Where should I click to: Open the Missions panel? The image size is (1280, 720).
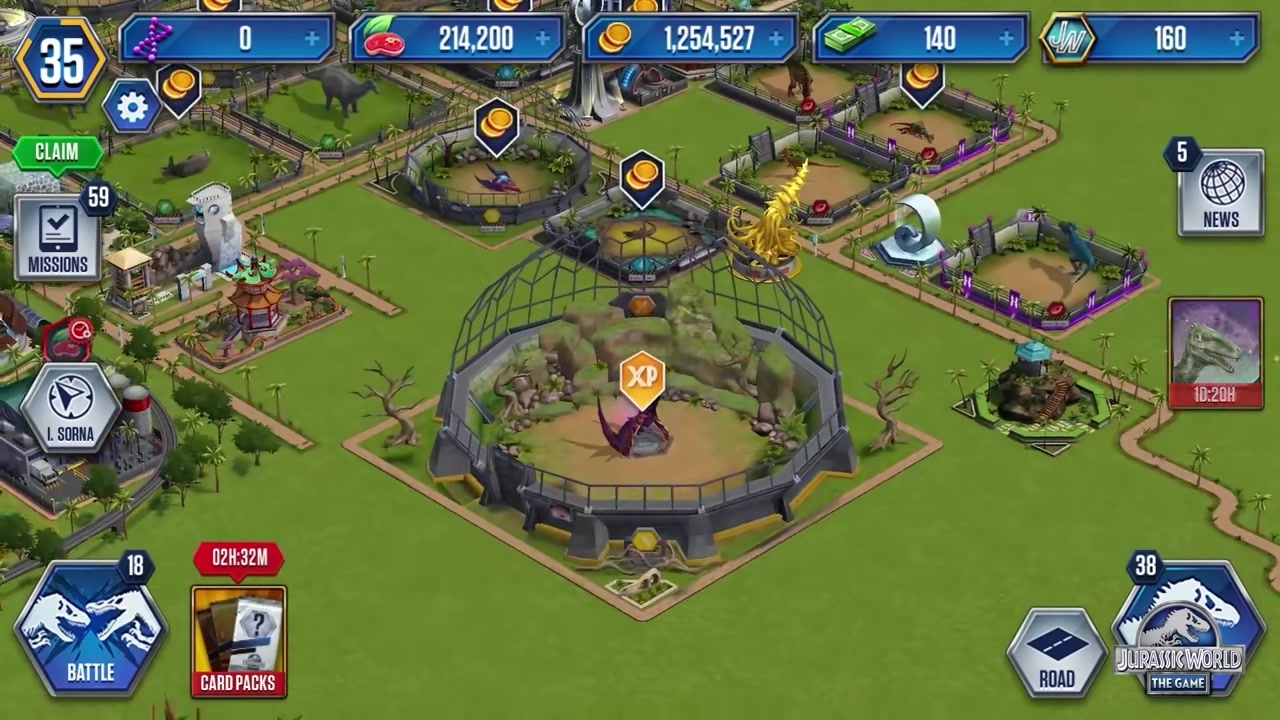point(57,238)
